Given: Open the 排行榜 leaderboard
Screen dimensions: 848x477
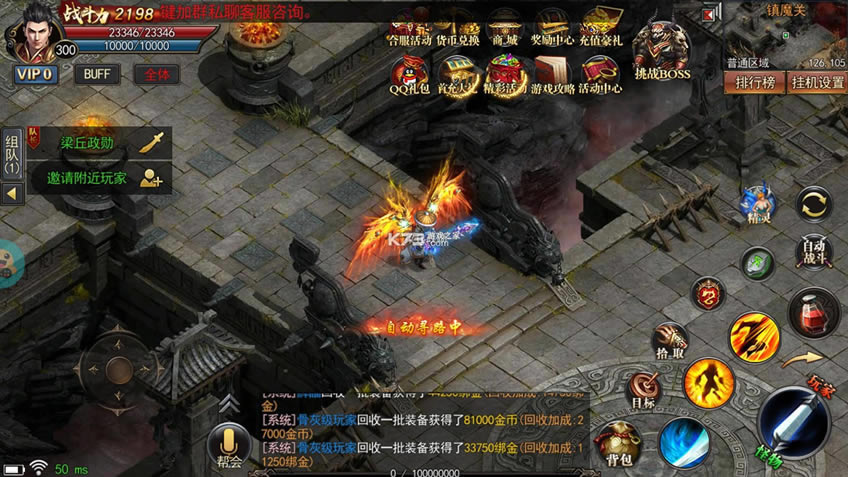Looking at the screenshot, I should click(x=755, y=82).
